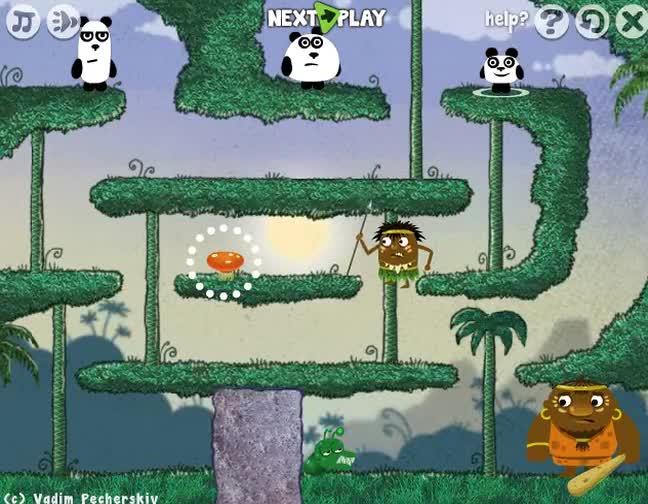Viewport: 648px width, 504px height.
Task: Toggle the music note button
Action: pos(22,20)
